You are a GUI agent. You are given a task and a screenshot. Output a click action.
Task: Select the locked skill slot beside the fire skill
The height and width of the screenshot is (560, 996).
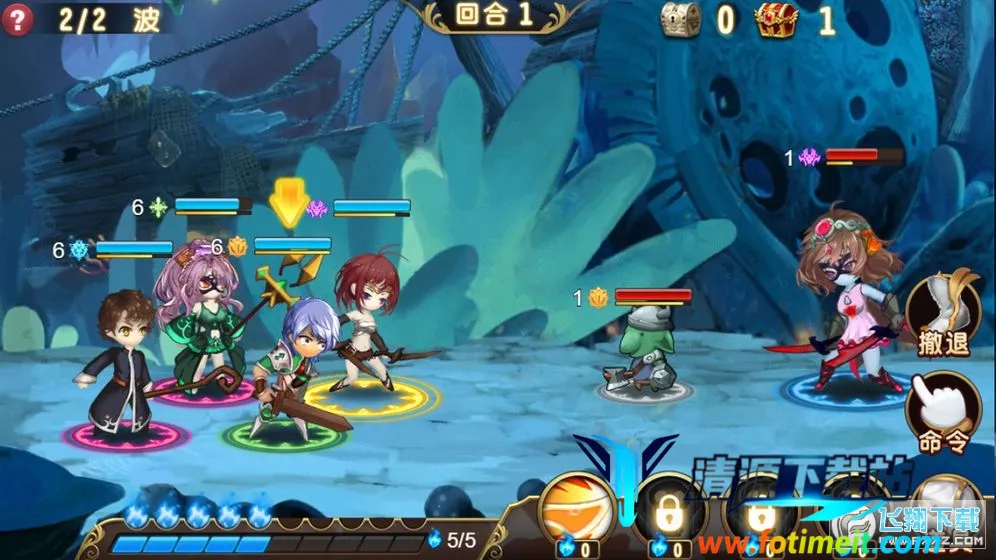pos(668,514)
